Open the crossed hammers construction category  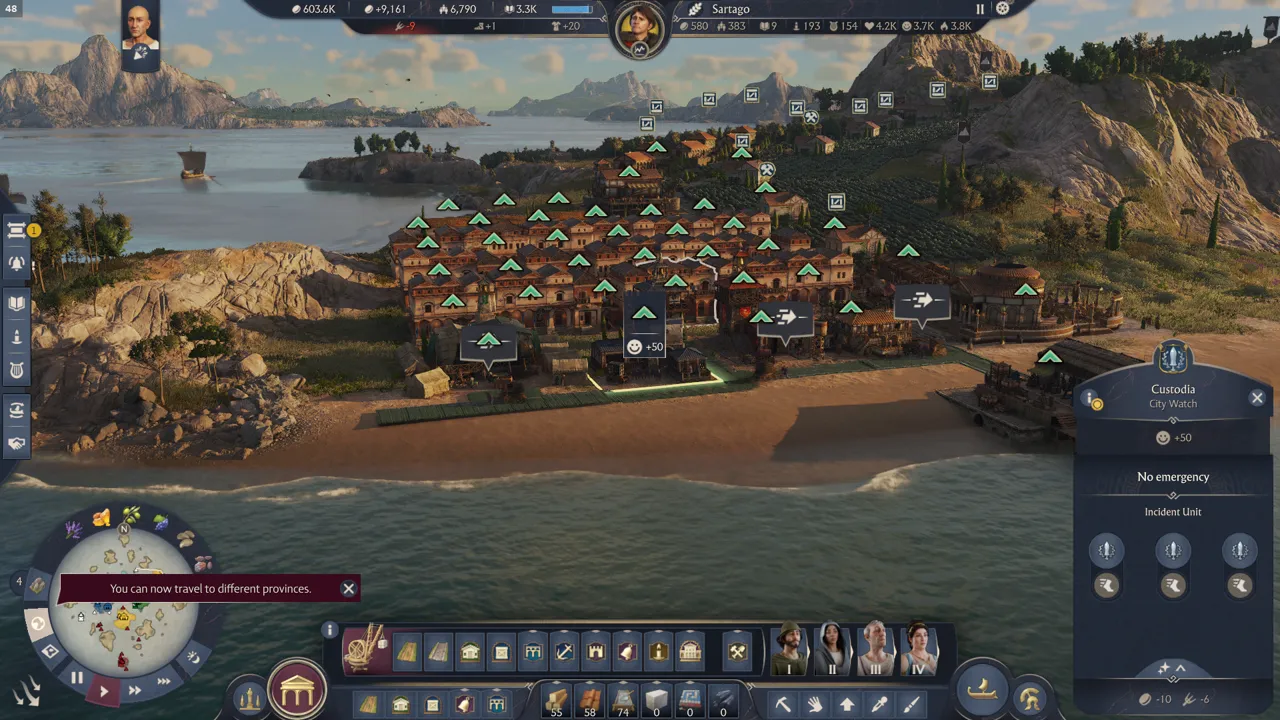pos(737,652)
